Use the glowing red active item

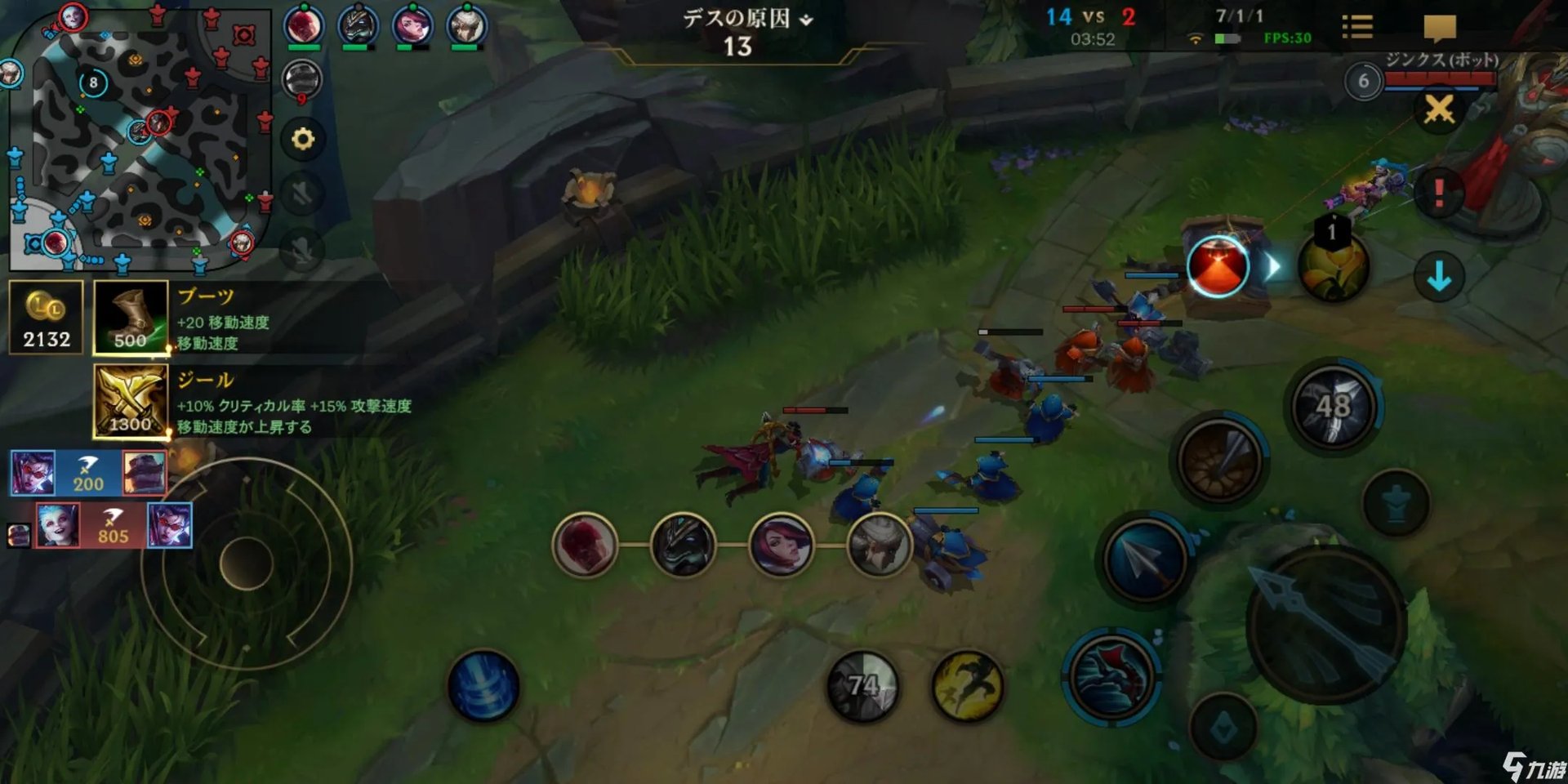pos(1218,266)
